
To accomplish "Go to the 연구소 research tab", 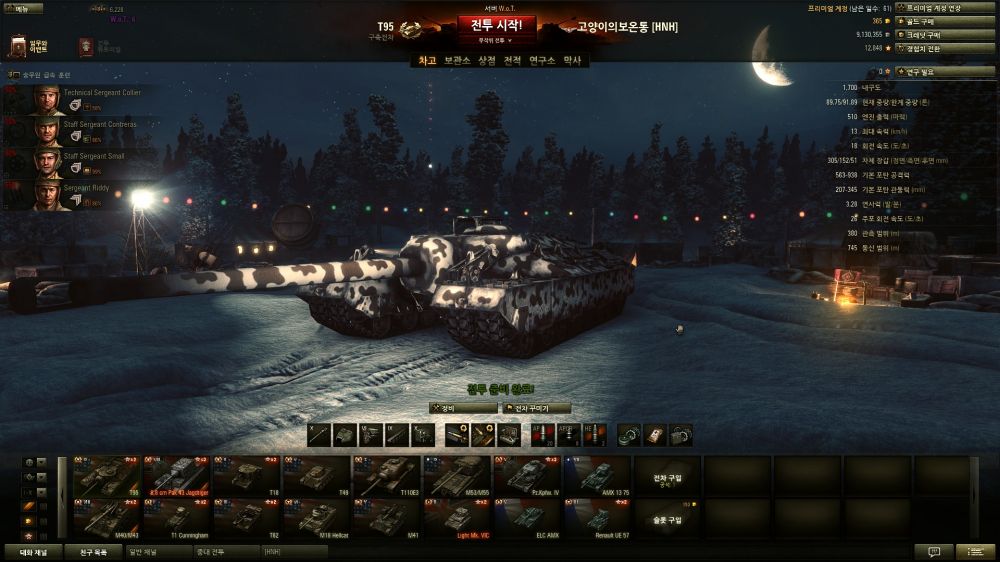I will pos(541,61).
